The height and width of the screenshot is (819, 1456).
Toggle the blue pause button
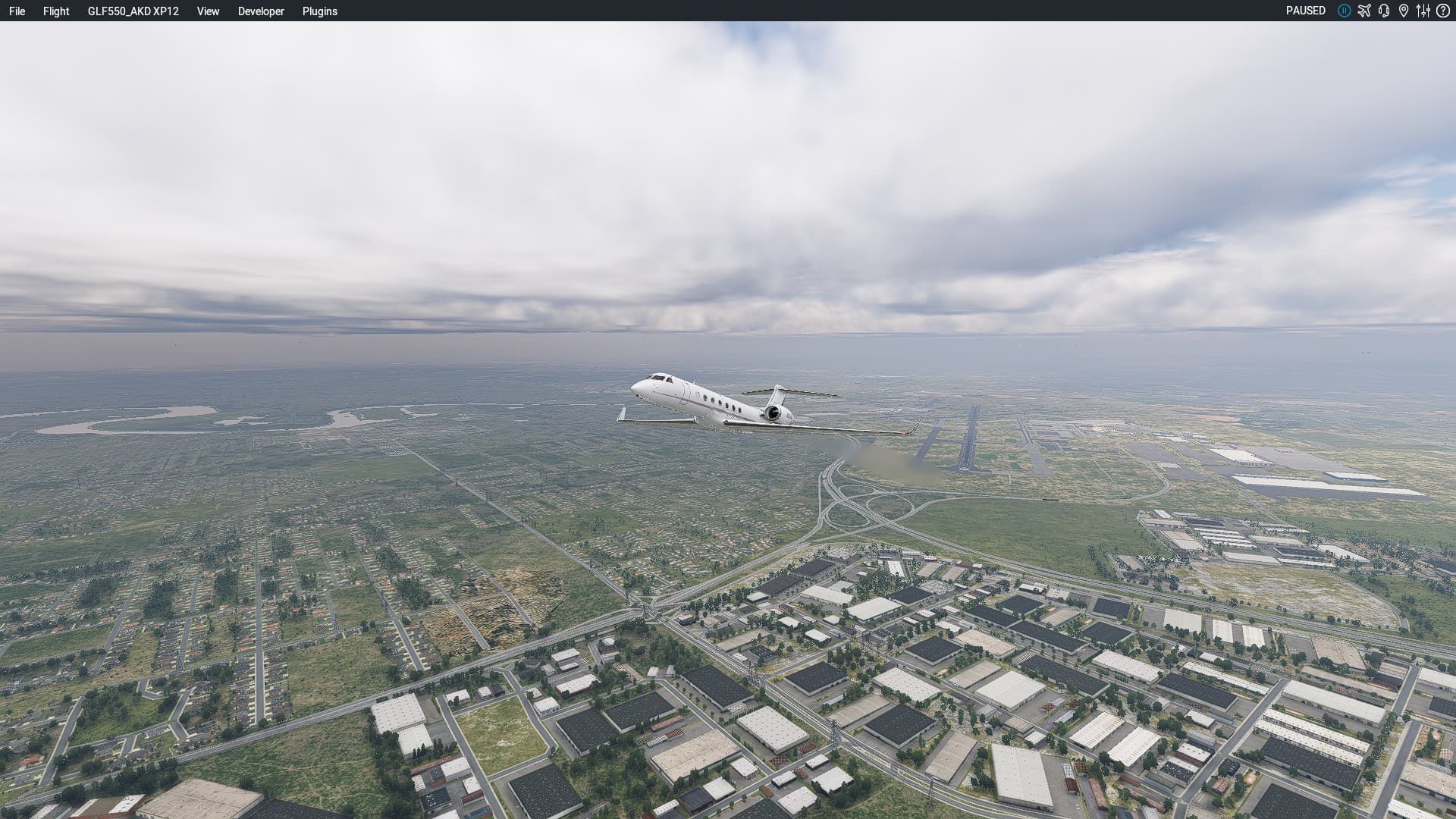[x=1344, y=11]
